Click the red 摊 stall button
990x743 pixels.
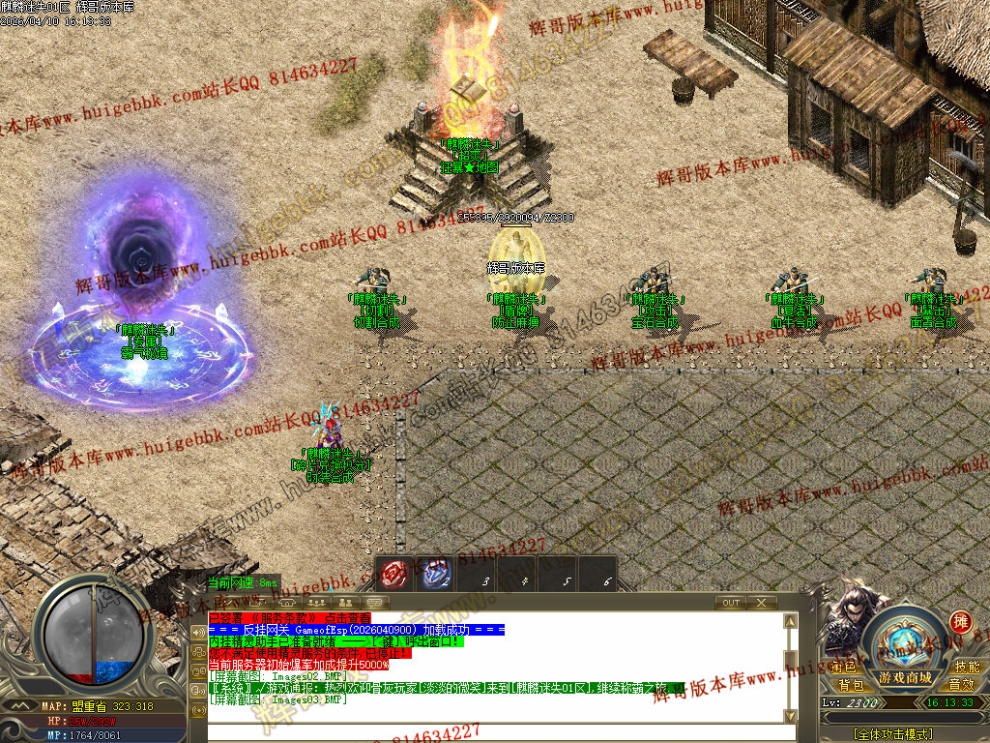click(961, 622)
